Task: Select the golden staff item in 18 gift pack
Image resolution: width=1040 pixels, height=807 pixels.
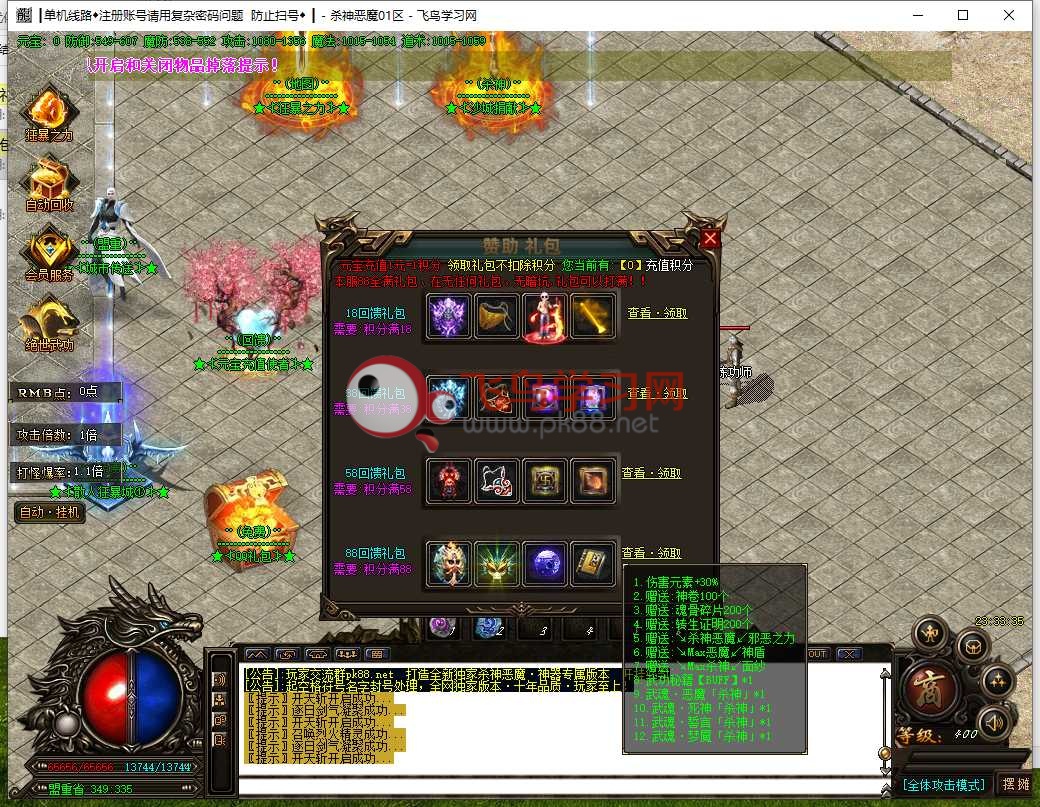Action: point(593,316)
